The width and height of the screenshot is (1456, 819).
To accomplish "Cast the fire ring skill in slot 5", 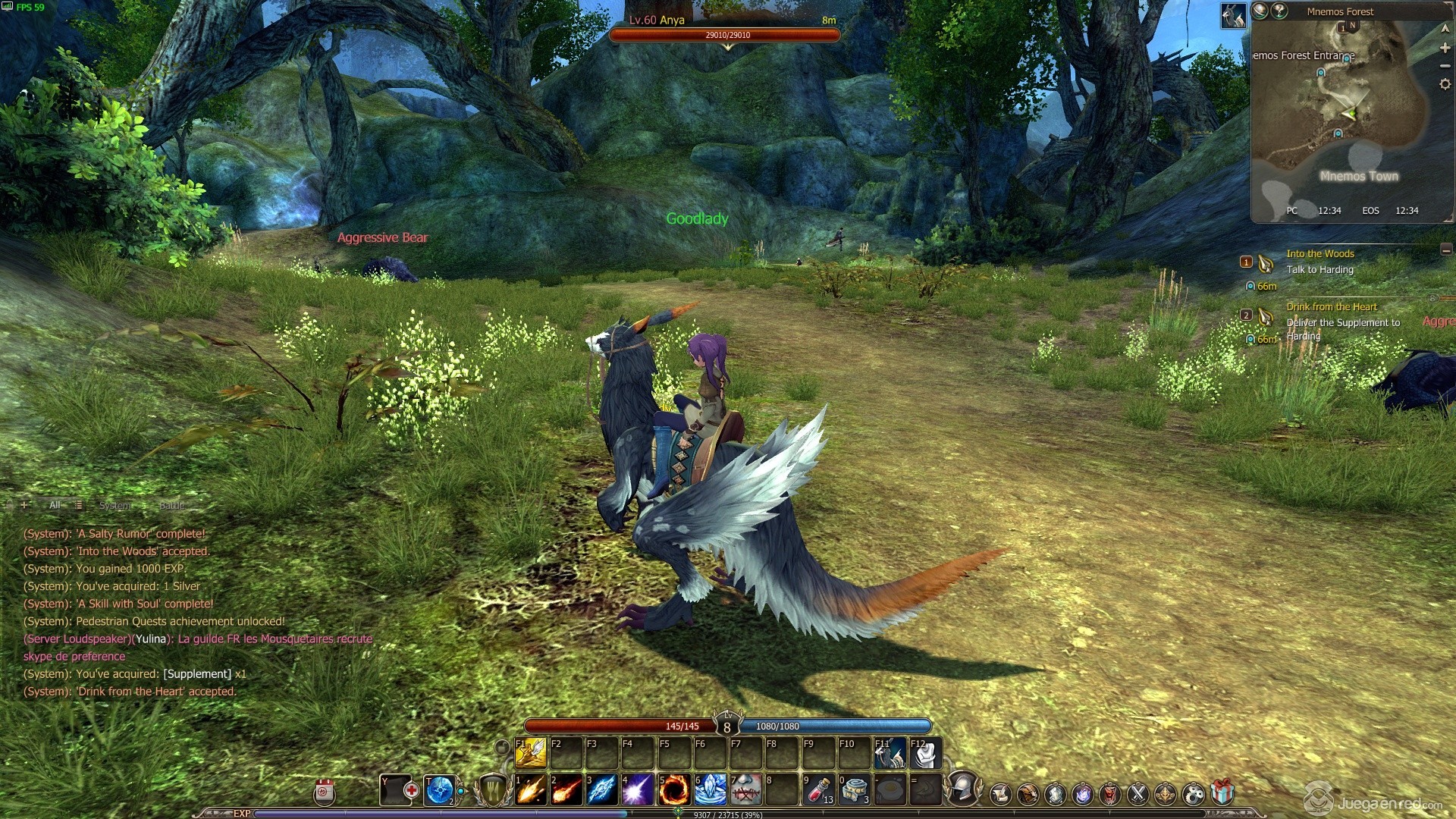I will tap(673, 790).
